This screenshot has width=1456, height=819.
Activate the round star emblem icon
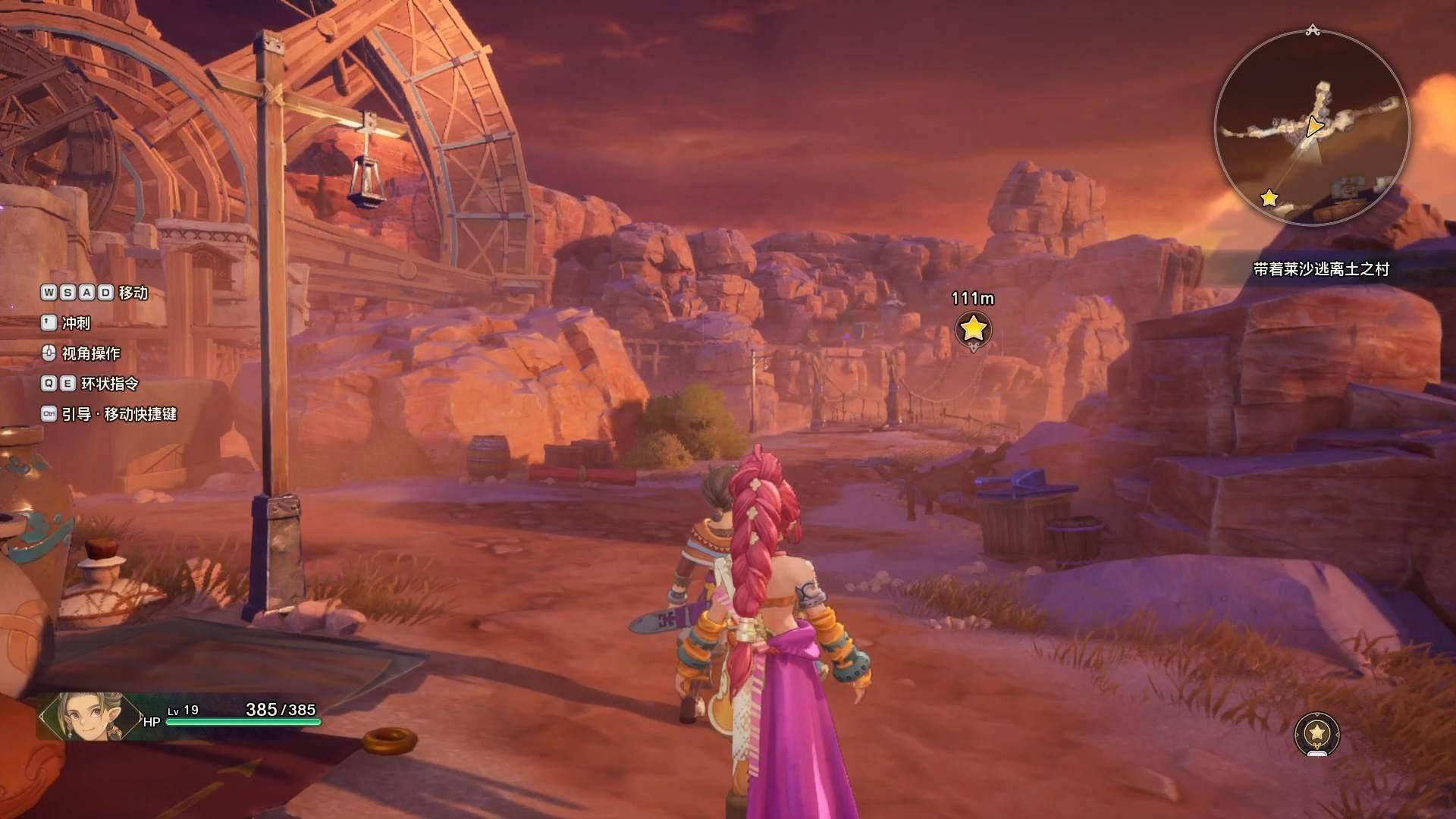click(x=1317, y=733)
